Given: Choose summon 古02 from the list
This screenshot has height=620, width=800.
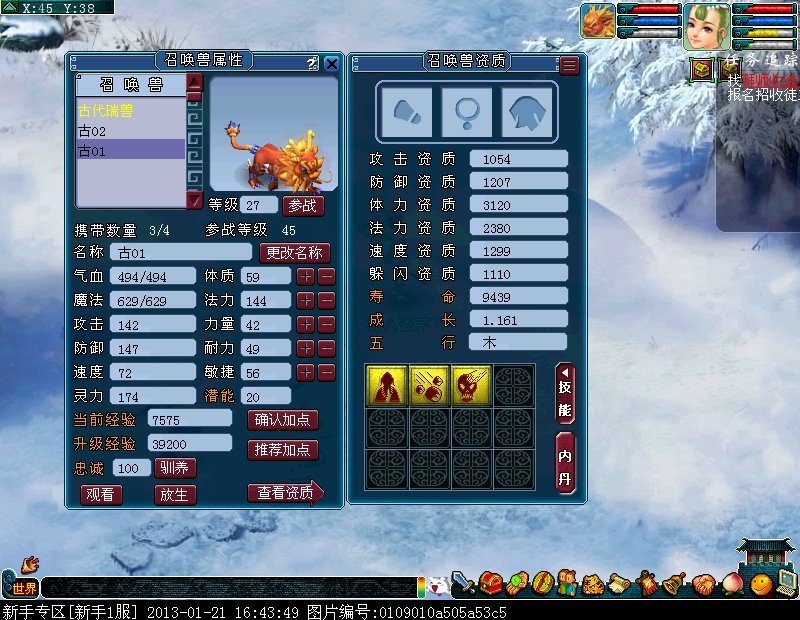Looking at the screenshot, I should point(93,131).
